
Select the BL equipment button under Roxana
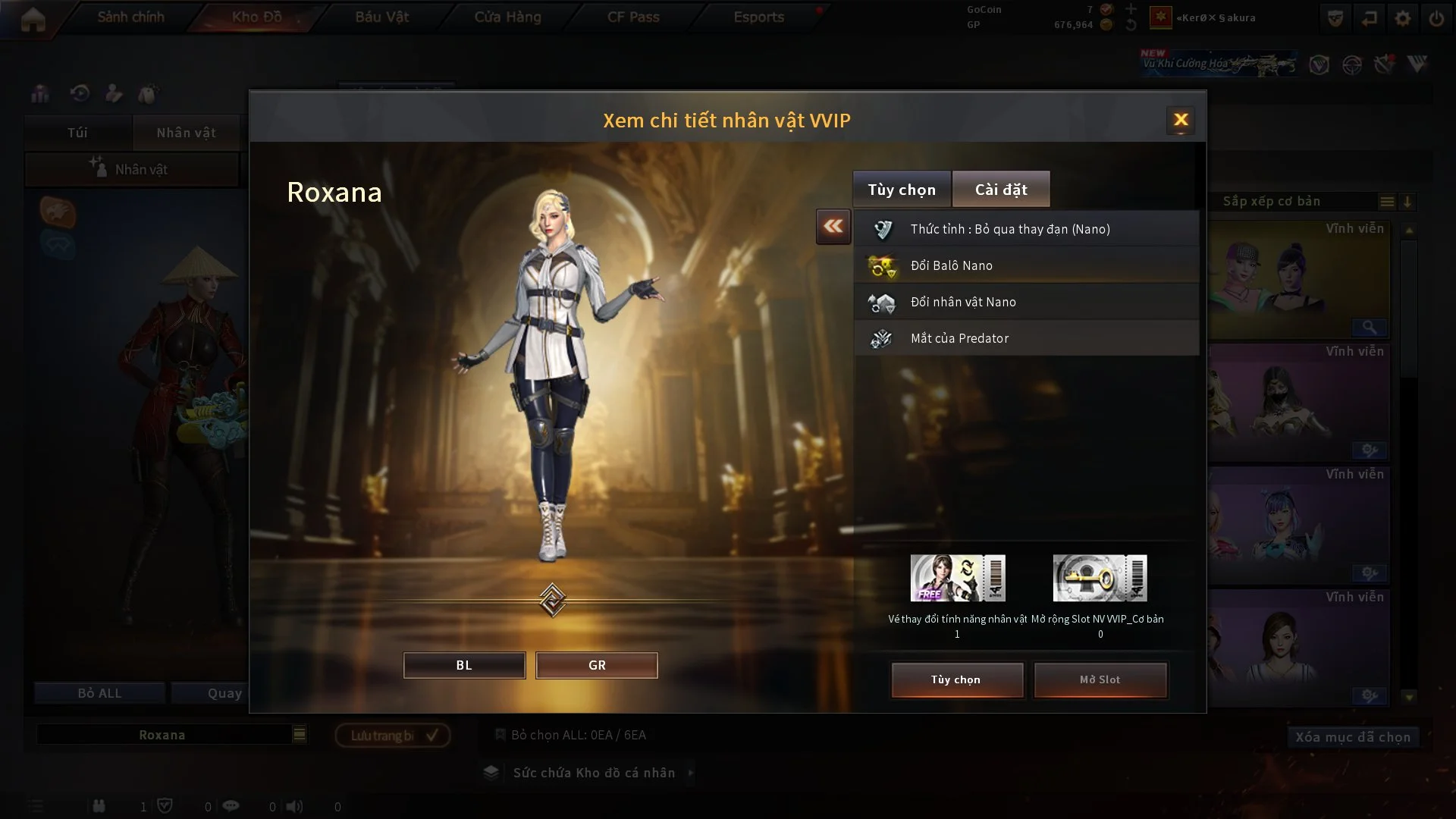pyautogui.click(x=464, y=665)
